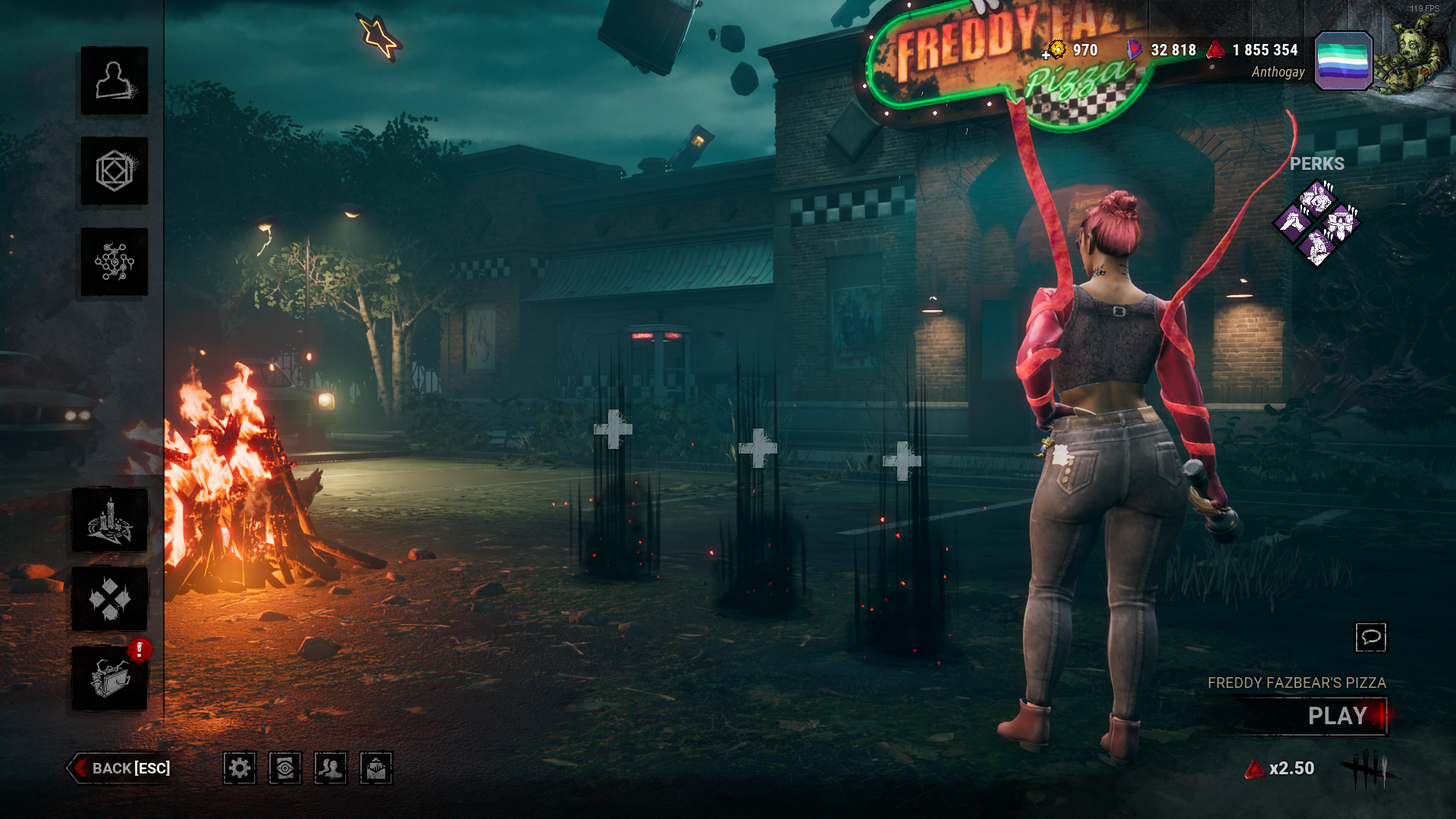This screenshot has width=1456, height=819.
Task: Click the Anthogay player name banner
Action: click(x=1278, y=73)
